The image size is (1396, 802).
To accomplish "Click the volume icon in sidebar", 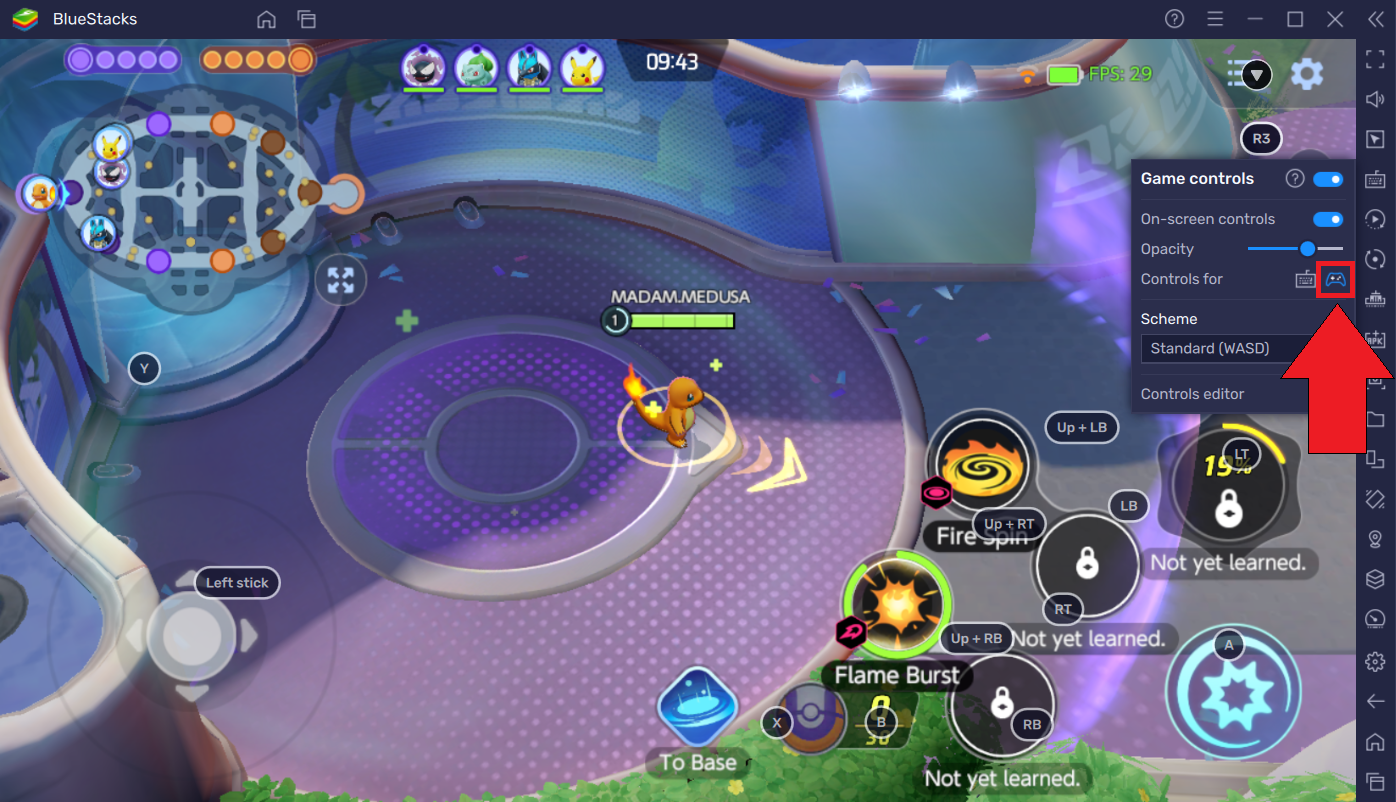I will (x=1375, y=99).
